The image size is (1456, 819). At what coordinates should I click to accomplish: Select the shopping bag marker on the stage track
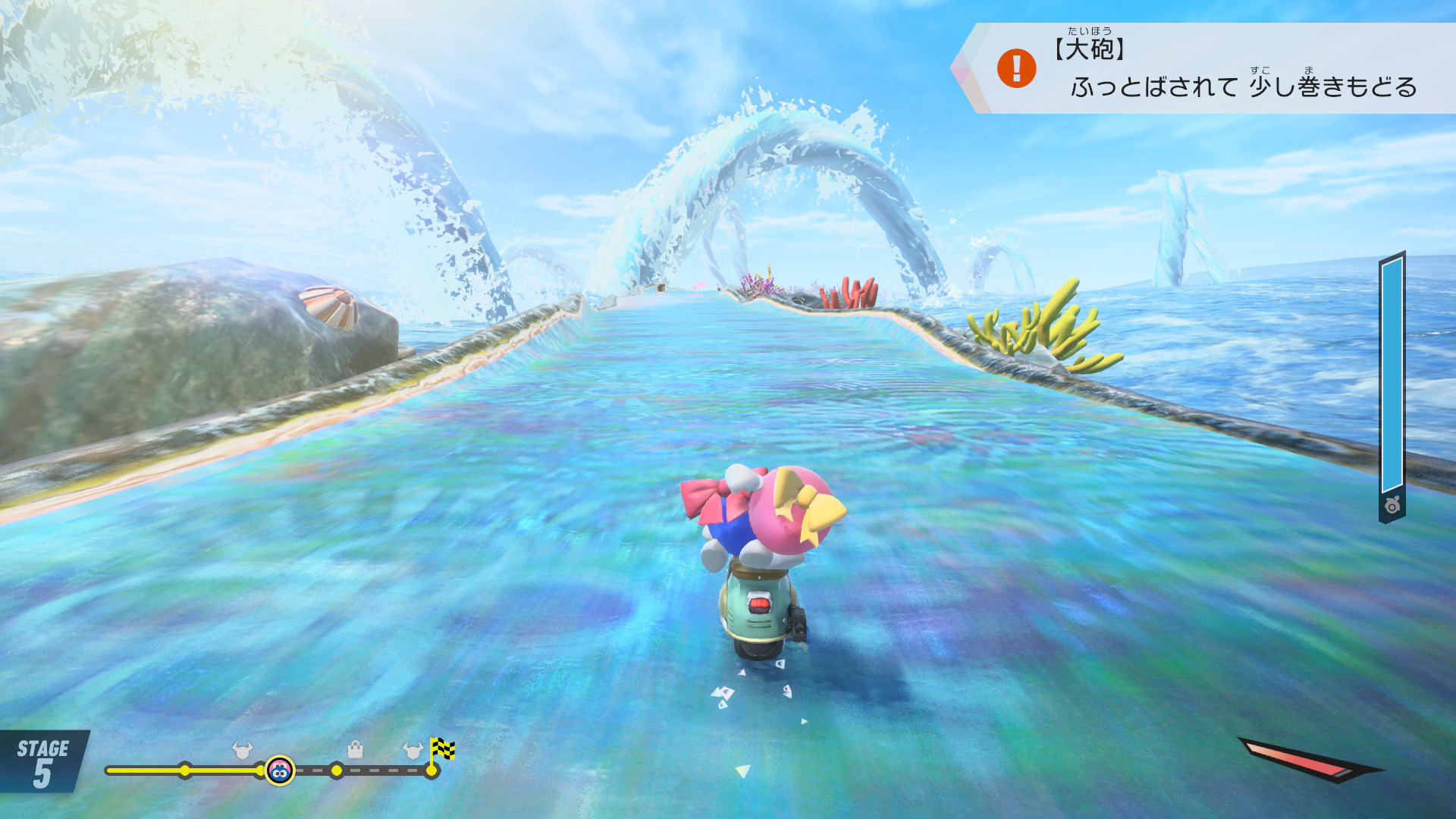[355, 751]
